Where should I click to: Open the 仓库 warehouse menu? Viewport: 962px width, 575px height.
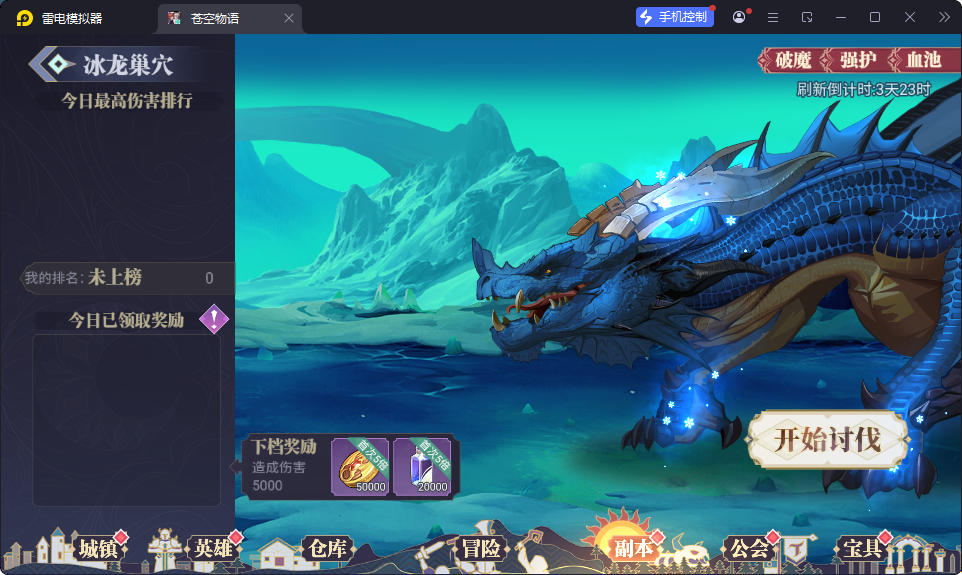pyautogui.click(x=327, y=548)
